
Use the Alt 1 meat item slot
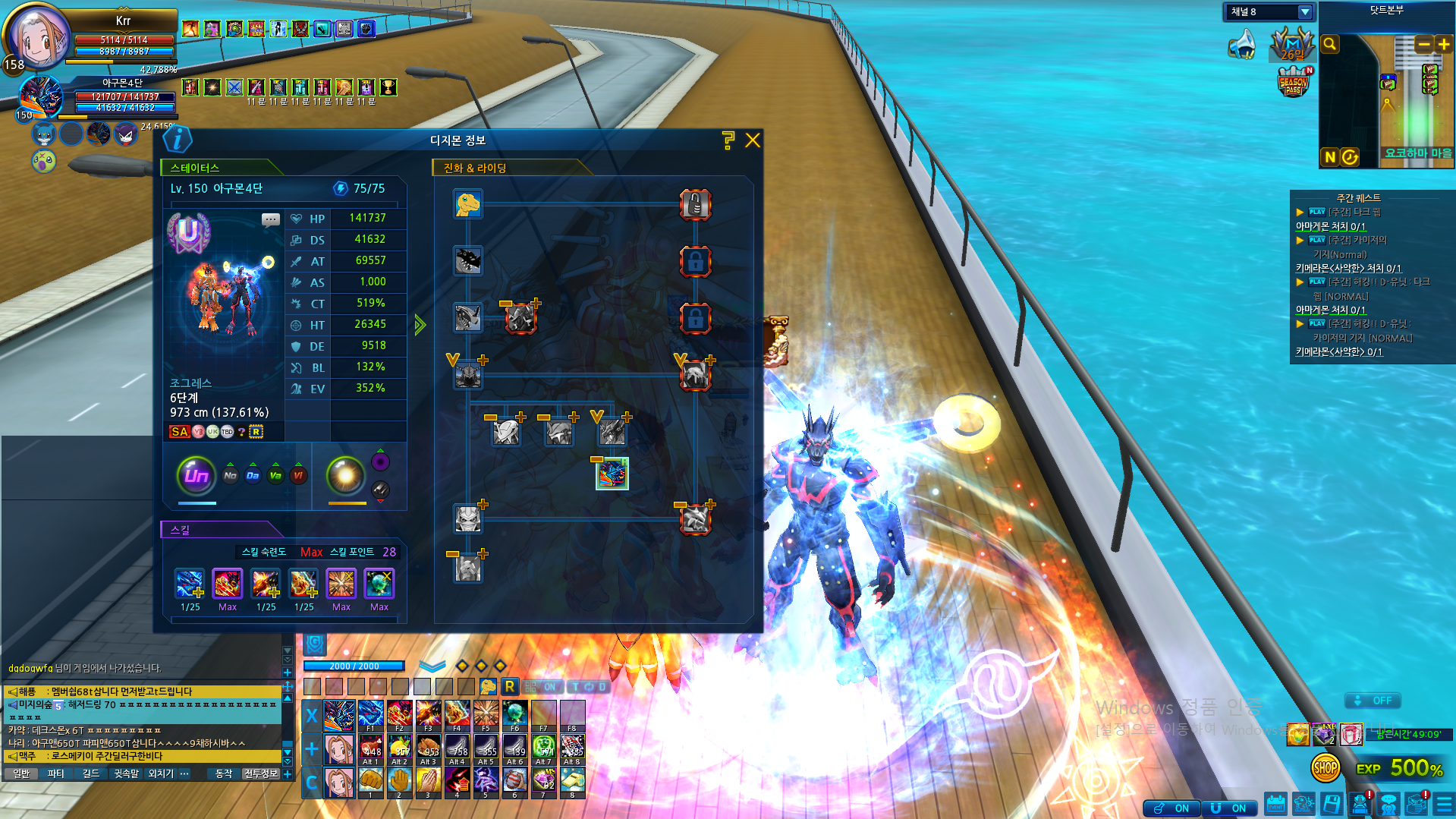tap(370, 748)
